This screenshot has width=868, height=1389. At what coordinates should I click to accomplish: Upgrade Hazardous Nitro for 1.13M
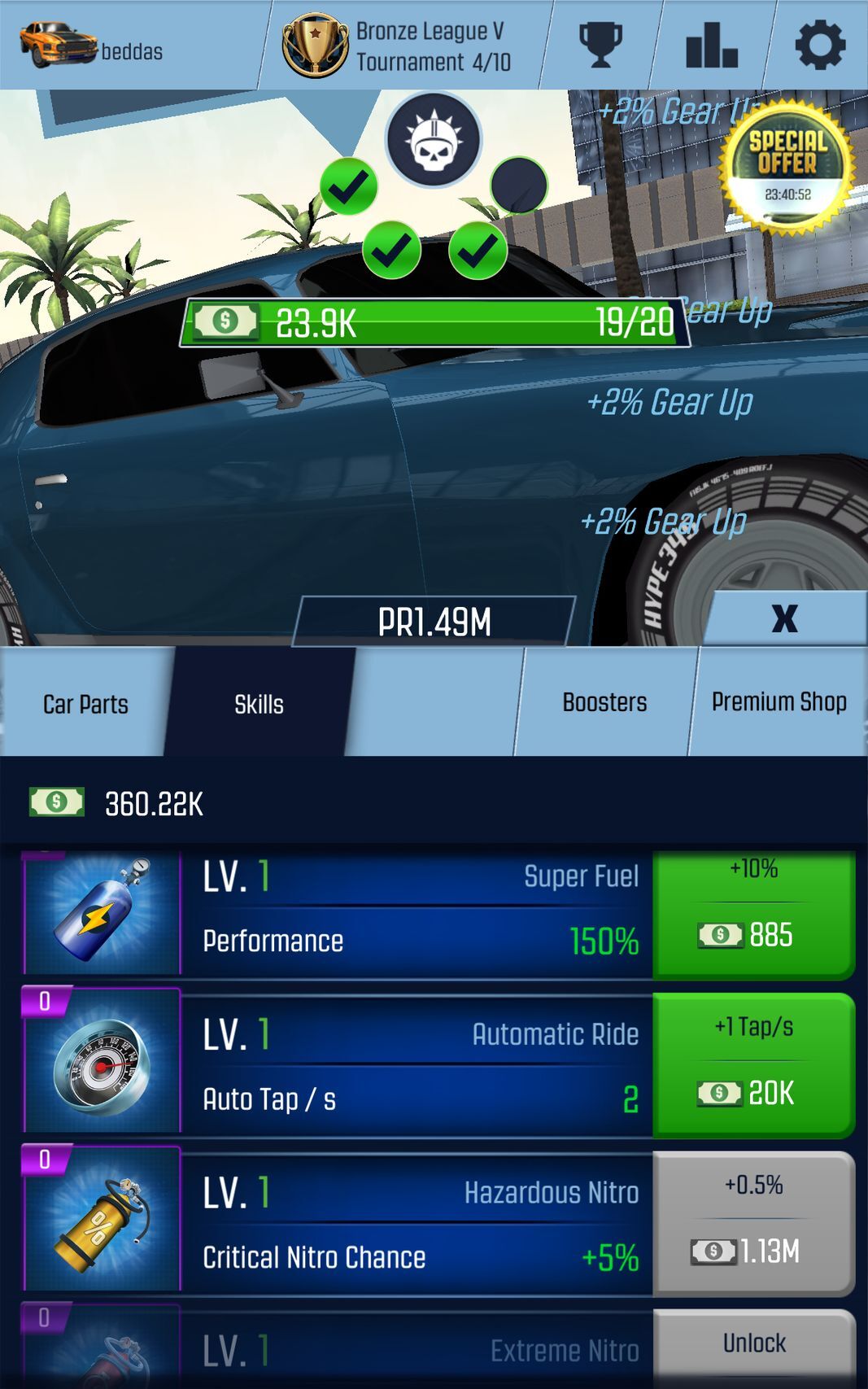click(x=753, y=1221)
